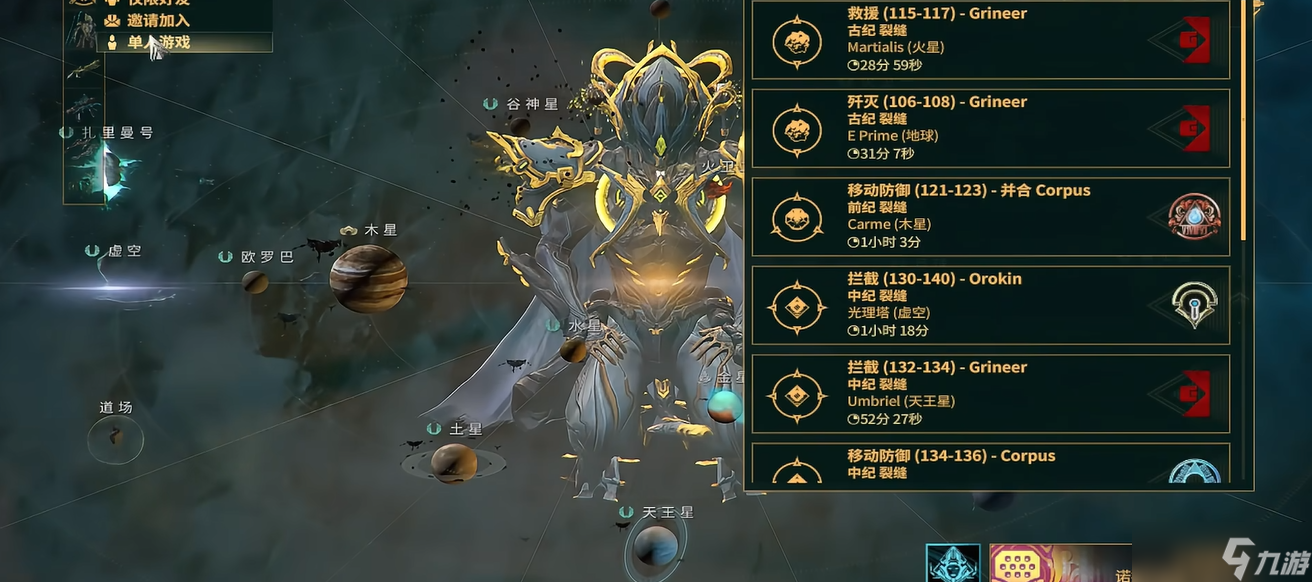The image size is (1312, 582).
Task: Select the 土星 planet node
Action: pos(453,462)
